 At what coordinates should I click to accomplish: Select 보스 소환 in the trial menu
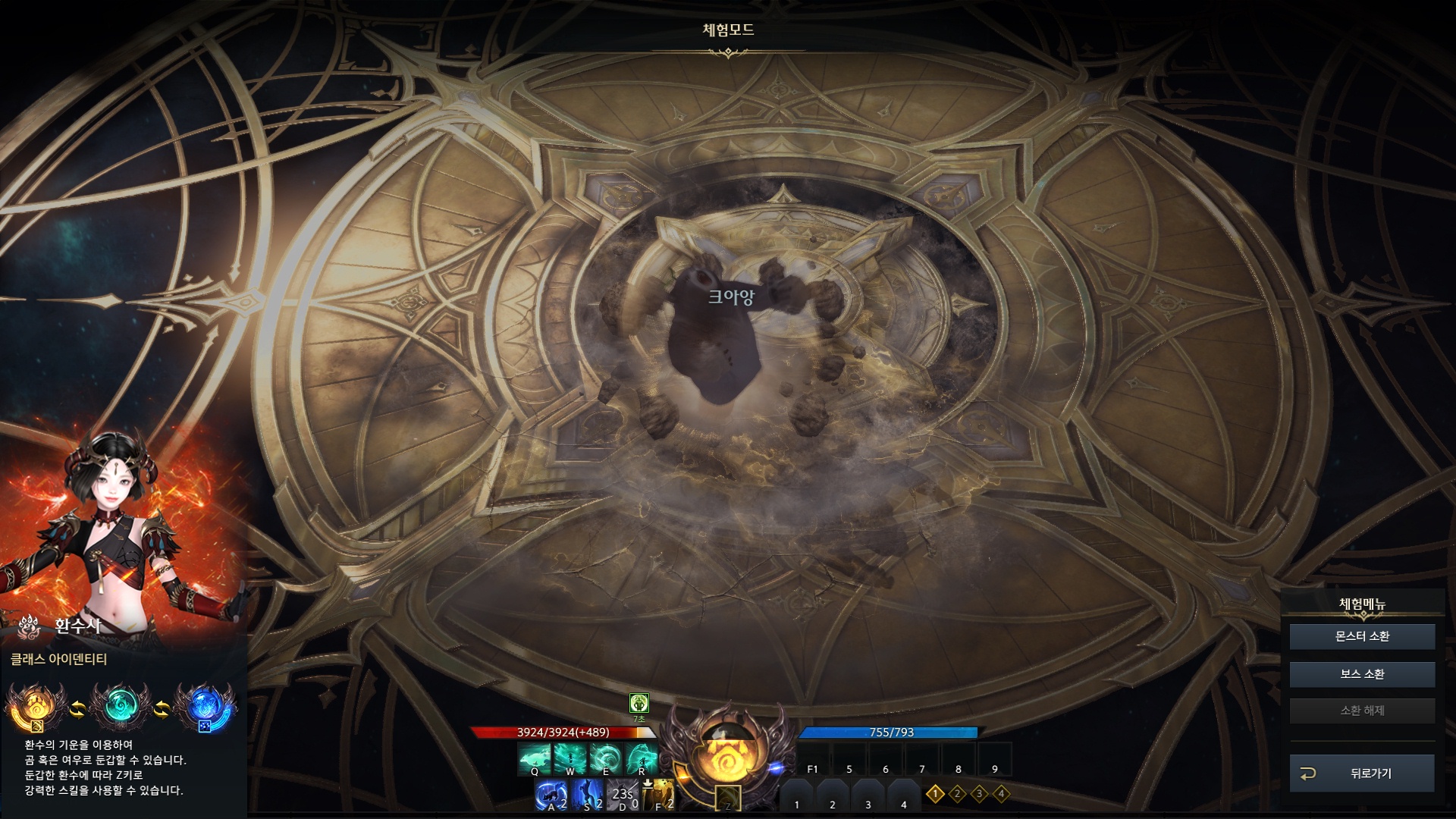pos(1362,673)
